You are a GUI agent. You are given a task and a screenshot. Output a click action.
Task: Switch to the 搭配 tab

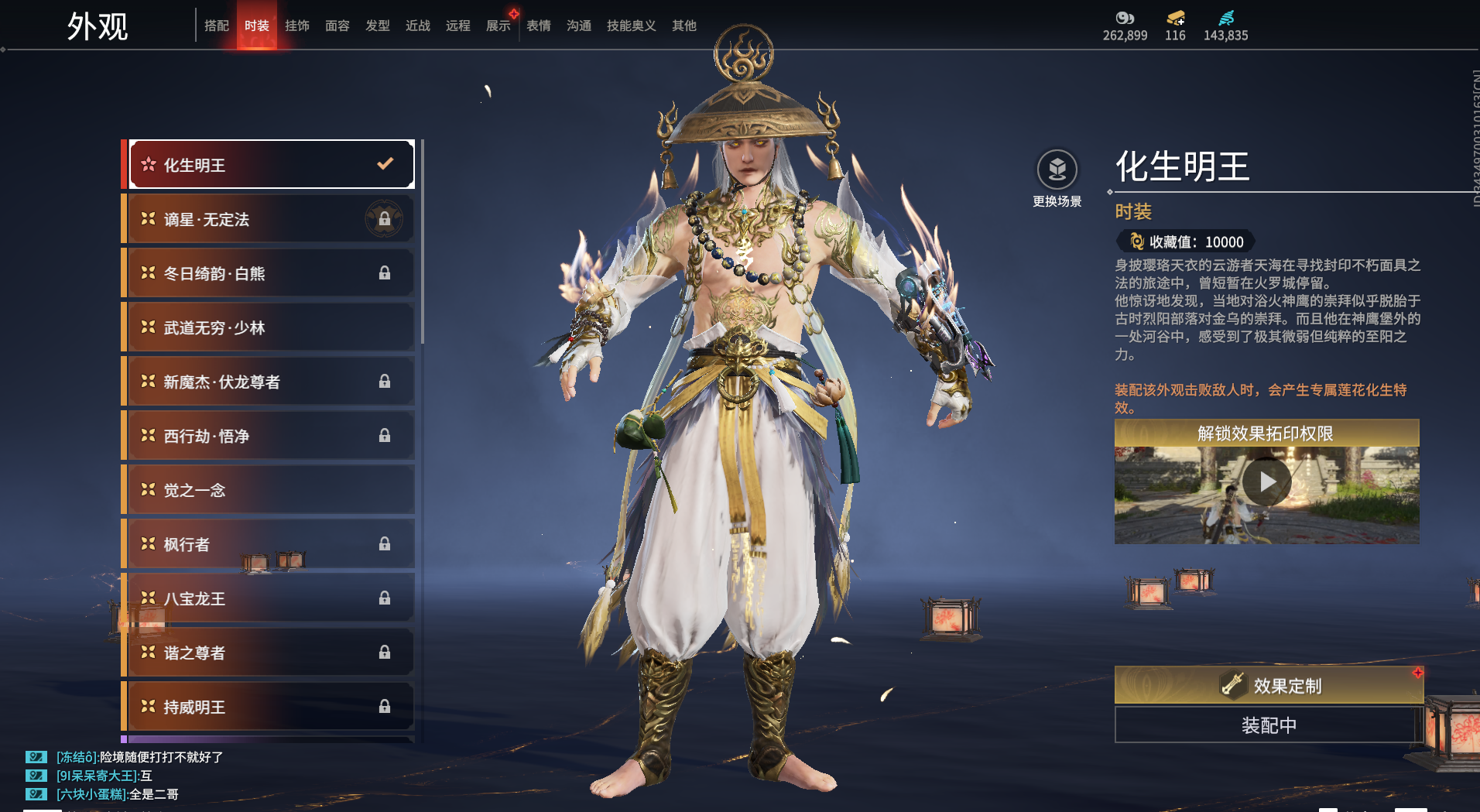(x=216, y=26)
